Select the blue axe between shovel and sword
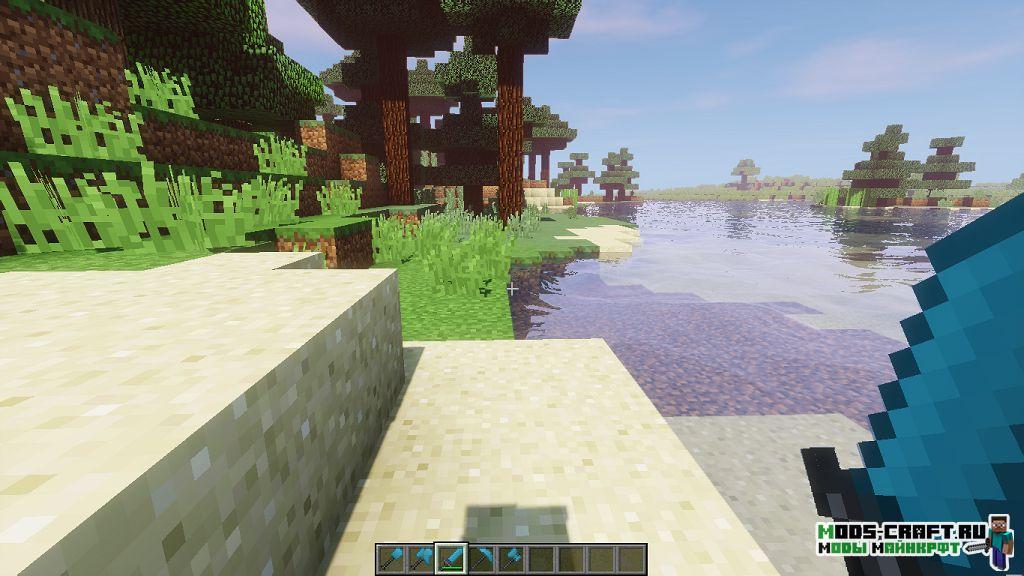The image size is (1024, 576). tap(421, 557)
